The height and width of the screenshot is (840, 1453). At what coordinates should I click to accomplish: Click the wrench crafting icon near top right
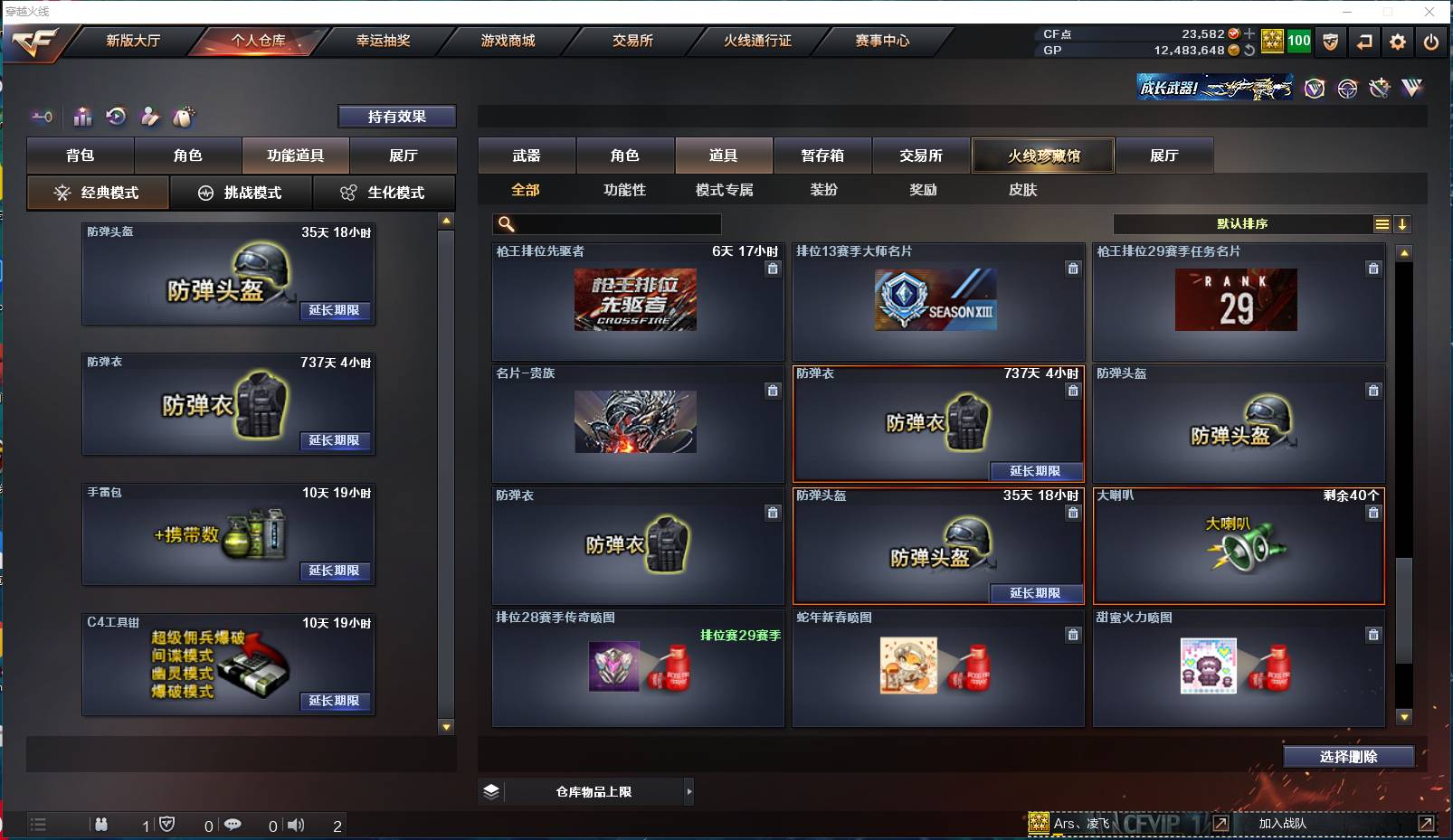click(1379, 89)
